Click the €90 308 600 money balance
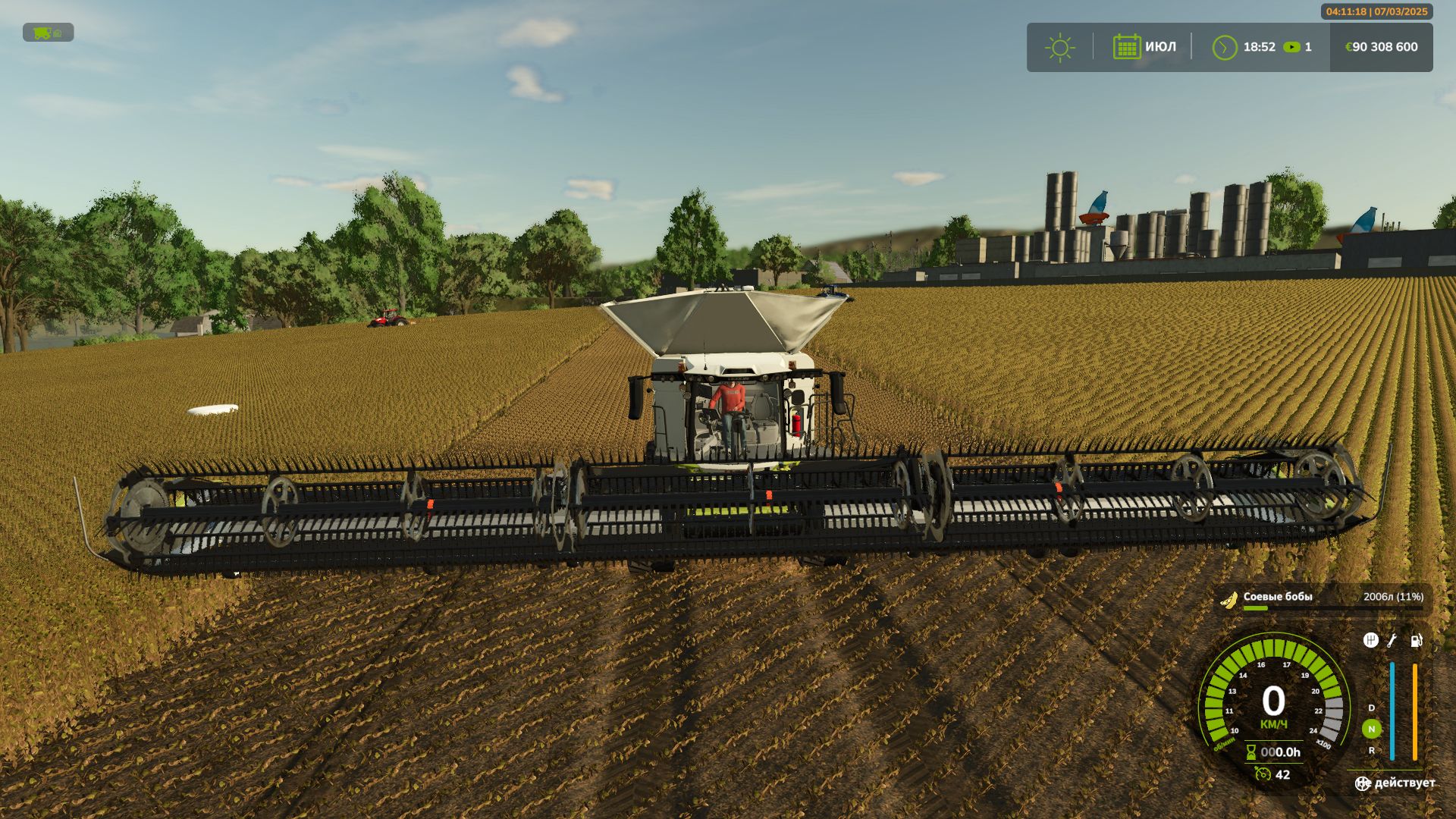 tap(1381, 47)
